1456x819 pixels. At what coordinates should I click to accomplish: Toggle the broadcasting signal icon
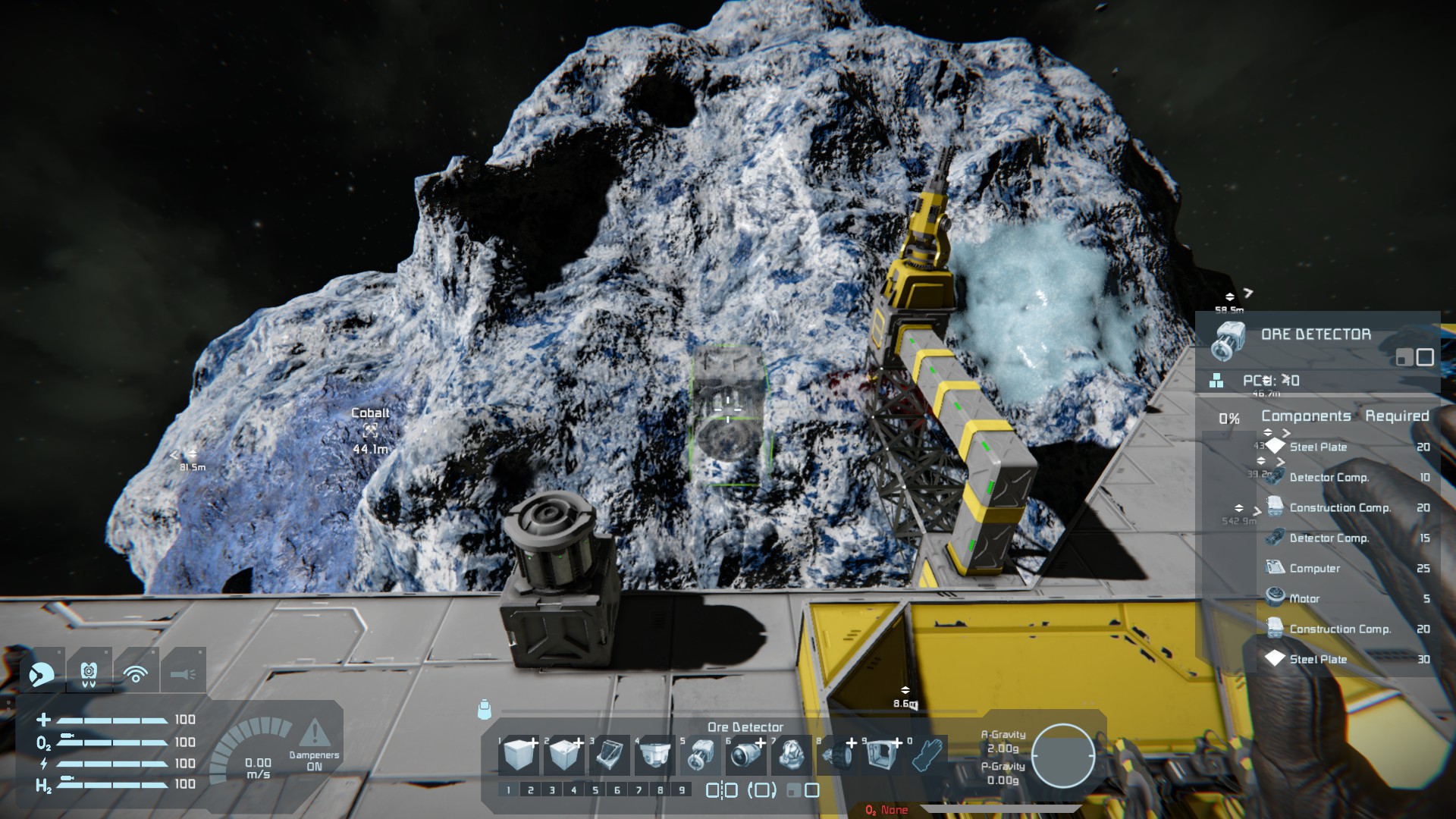(x=136, y=673)
